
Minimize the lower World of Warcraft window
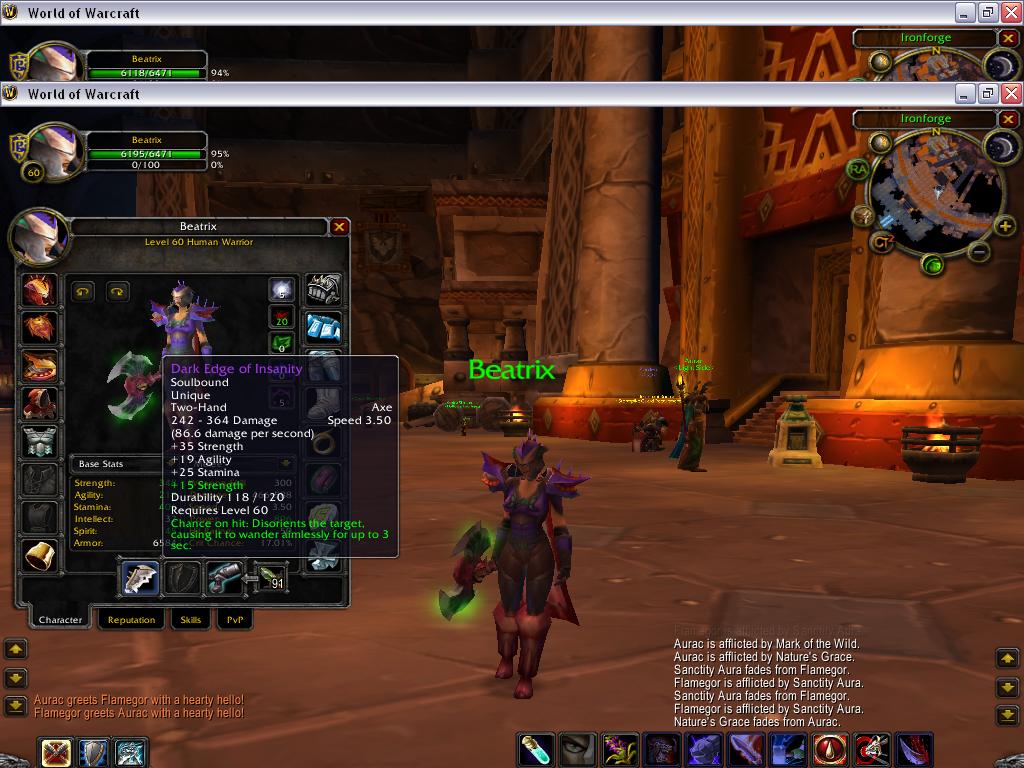point(964,93)
